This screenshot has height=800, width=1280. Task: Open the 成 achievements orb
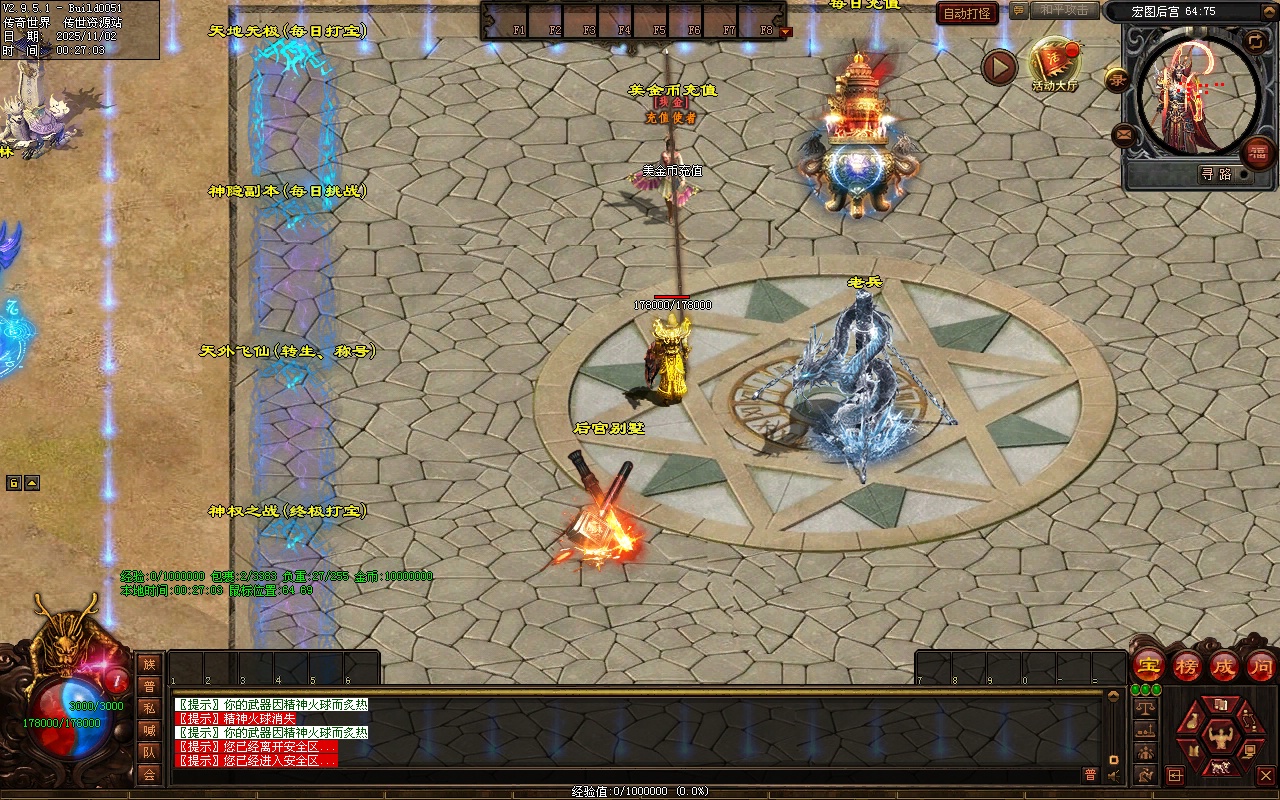pos(1223,665)
